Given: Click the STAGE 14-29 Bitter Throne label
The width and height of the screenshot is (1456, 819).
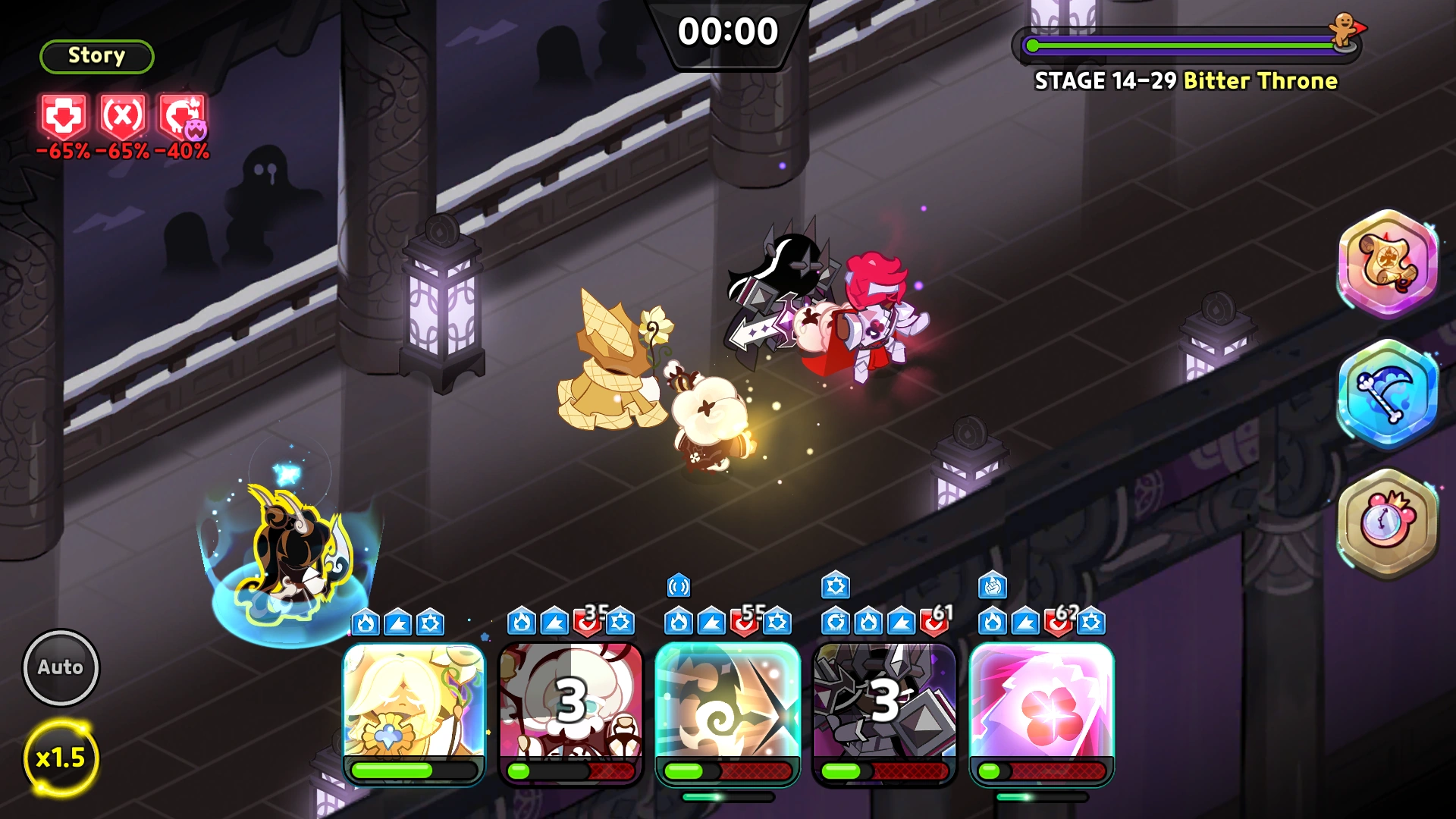Looking at the screenshot, I should pos(1187,81).
